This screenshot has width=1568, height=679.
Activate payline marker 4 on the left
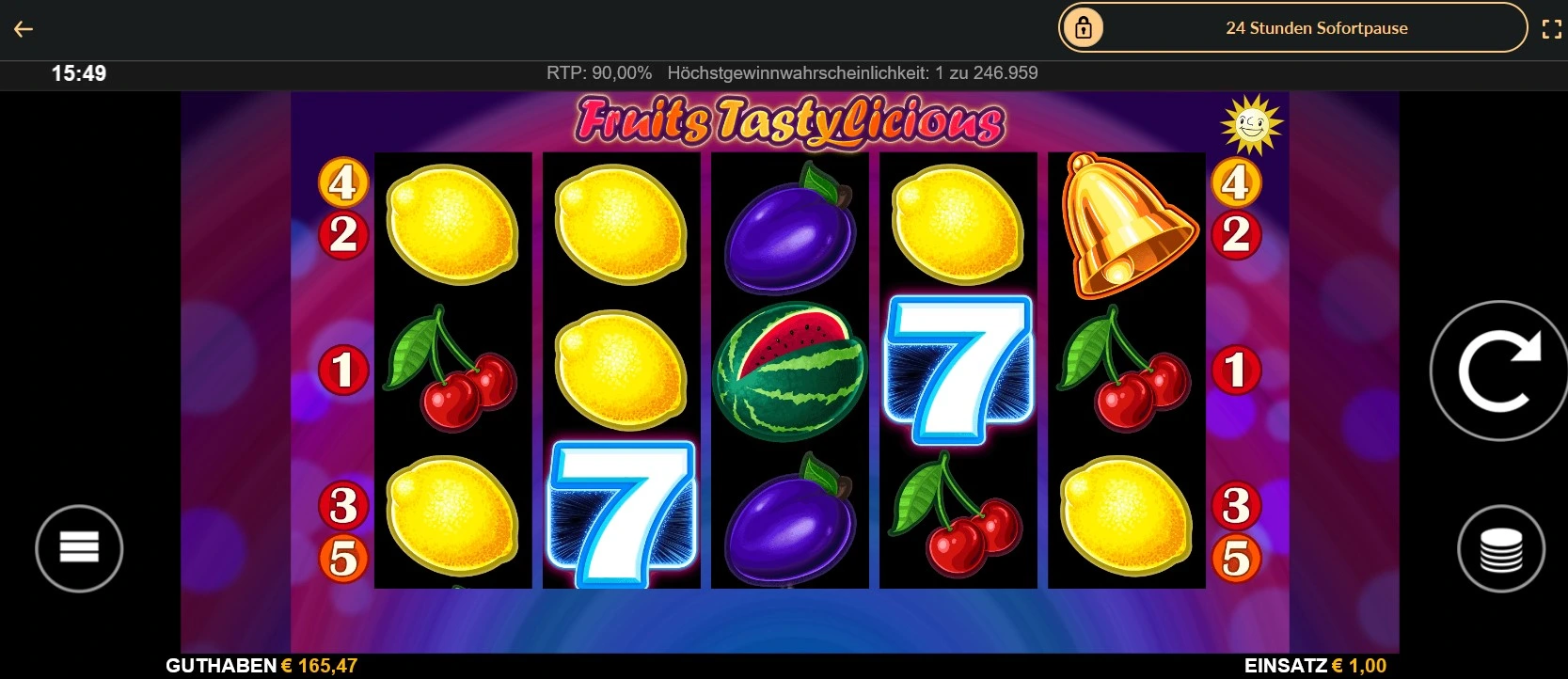(x=344, y=184)
